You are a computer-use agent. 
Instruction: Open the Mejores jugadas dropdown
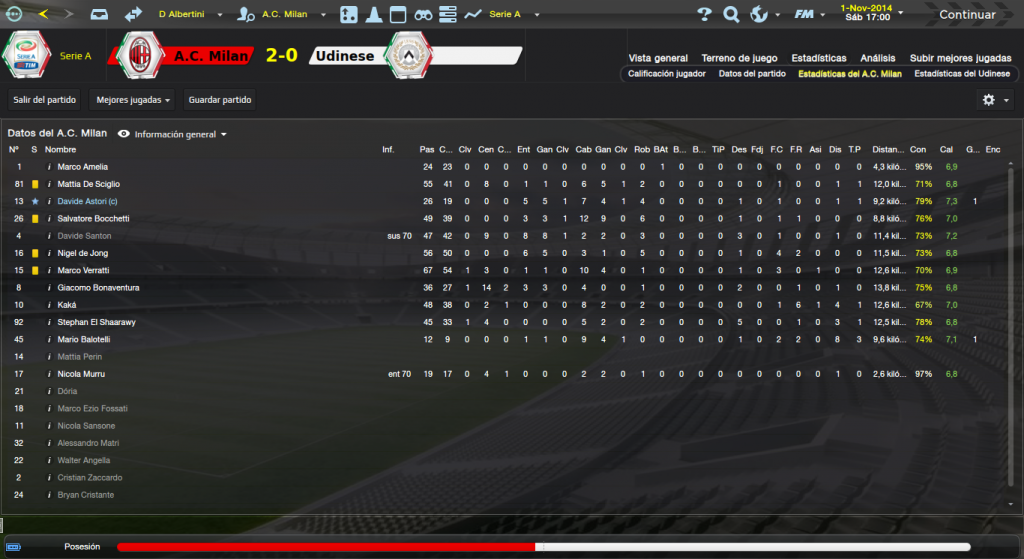tap(132, 100)
